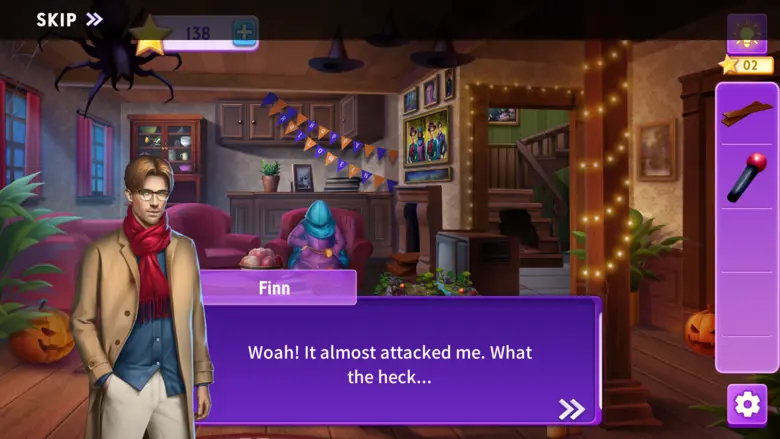Advance Finn's dialogue with double arrow
The height and width of the screenshot is (439, 780).
[x=571, y=408]
